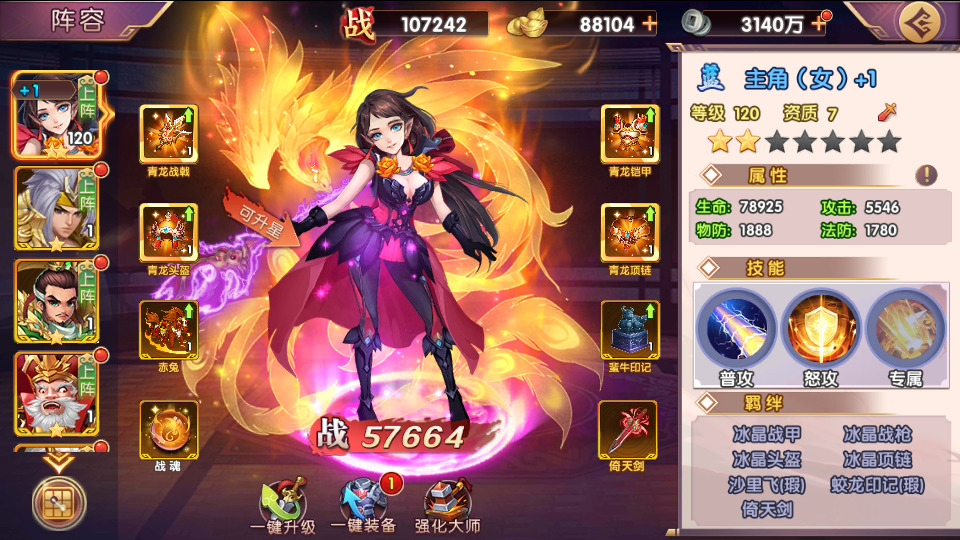
Task: View the 怒攻 rage attack skill
Action: [820, 325]
